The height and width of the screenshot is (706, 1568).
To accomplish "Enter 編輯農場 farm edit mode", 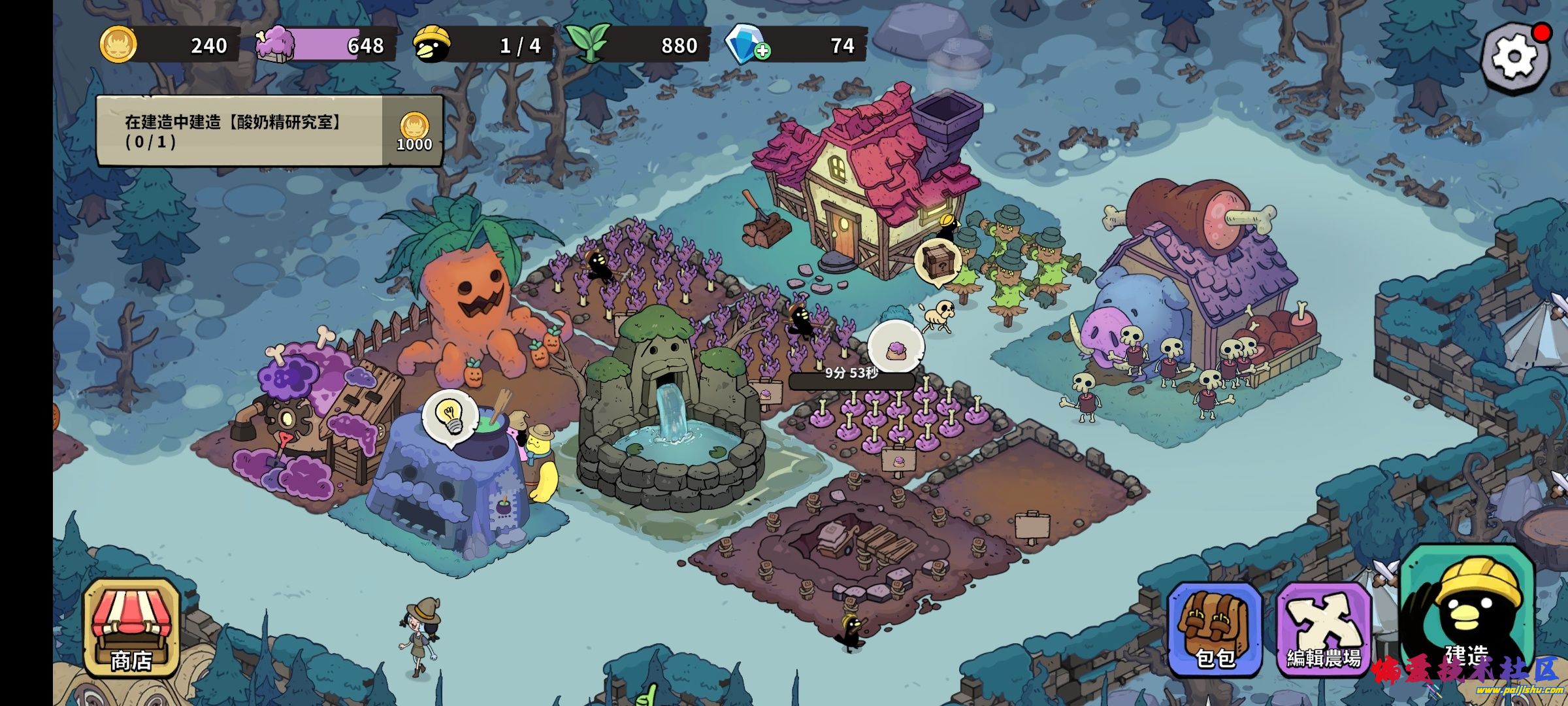I will click(1324, 629).
